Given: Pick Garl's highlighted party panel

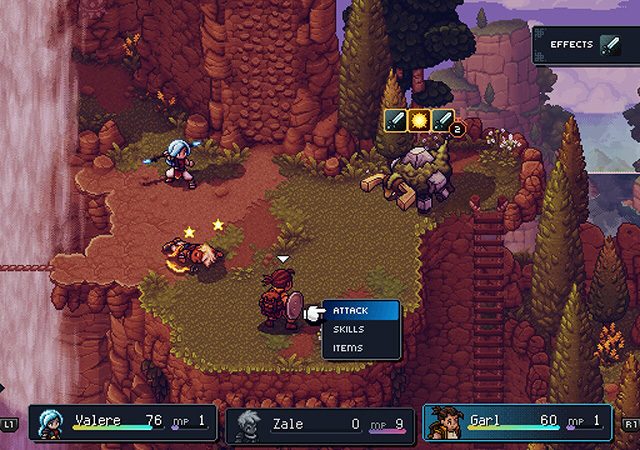Looking at the screenshot, I should tap(517, 422).
